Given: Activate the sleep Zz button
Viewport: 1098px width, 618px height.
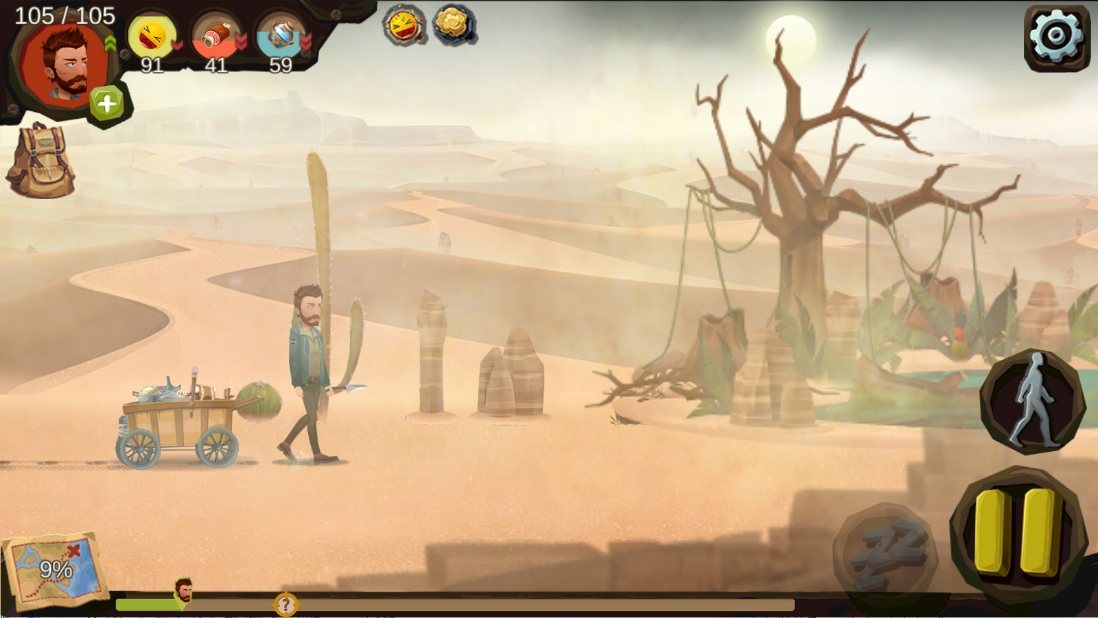Looking at the screenshot, I should click(886, 551).
